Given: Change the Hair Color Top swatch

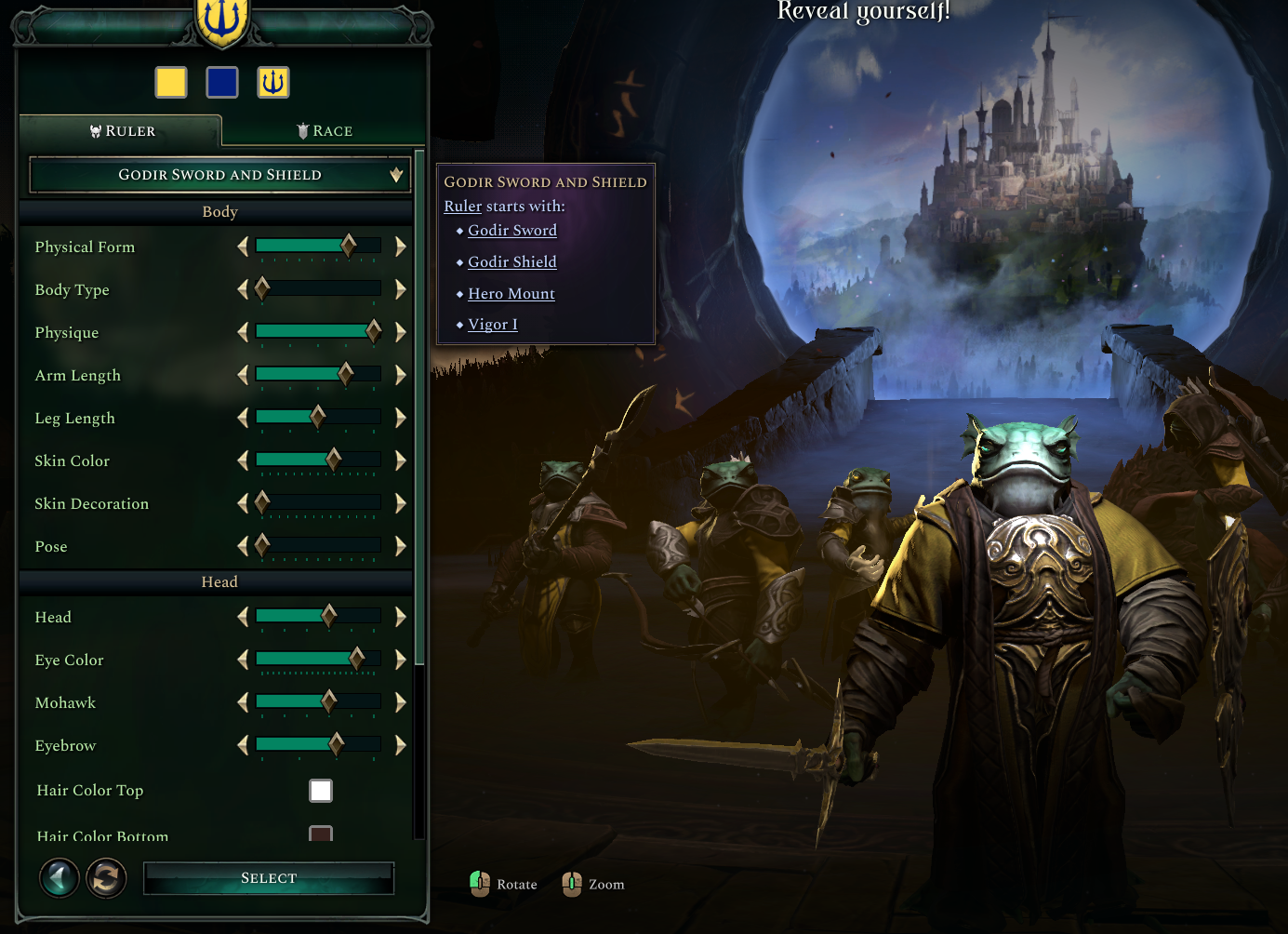Looking at the screenshot, I should point(321,790).
